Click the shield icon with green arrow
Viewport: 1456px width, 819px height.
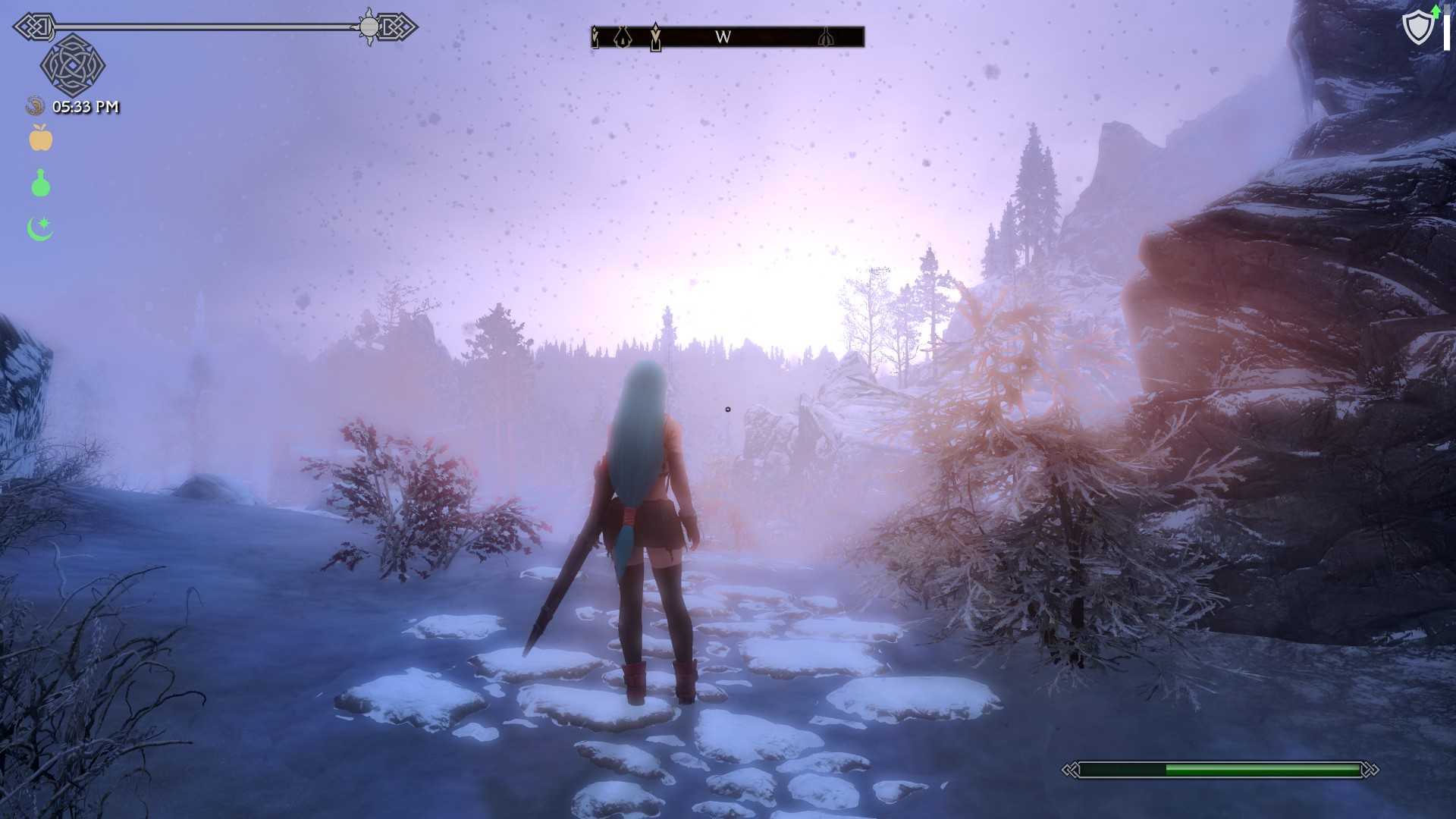tap(1419, 27)
